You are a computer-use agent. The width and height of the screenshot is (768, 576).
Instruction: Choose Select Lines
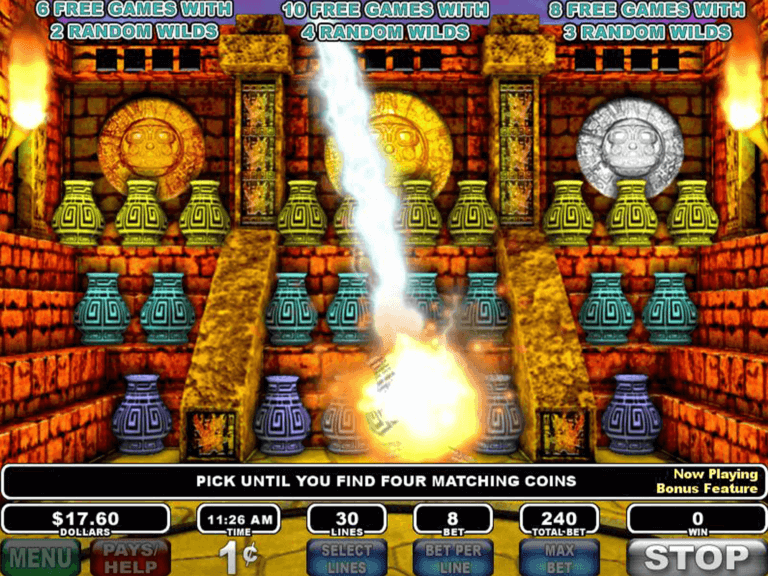point(347,558)
